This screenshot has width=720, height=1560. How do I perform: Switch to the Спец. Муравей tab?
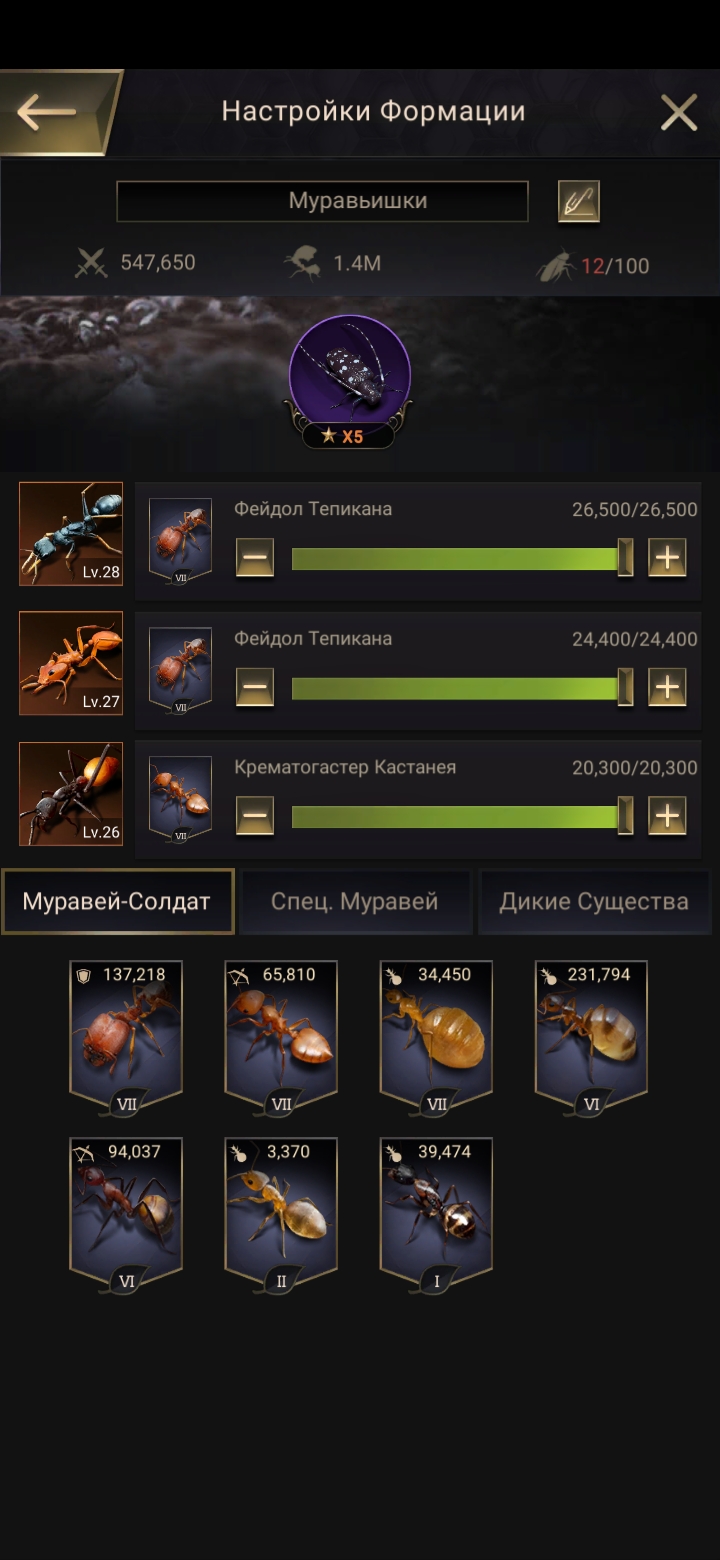tap(355, 901)
